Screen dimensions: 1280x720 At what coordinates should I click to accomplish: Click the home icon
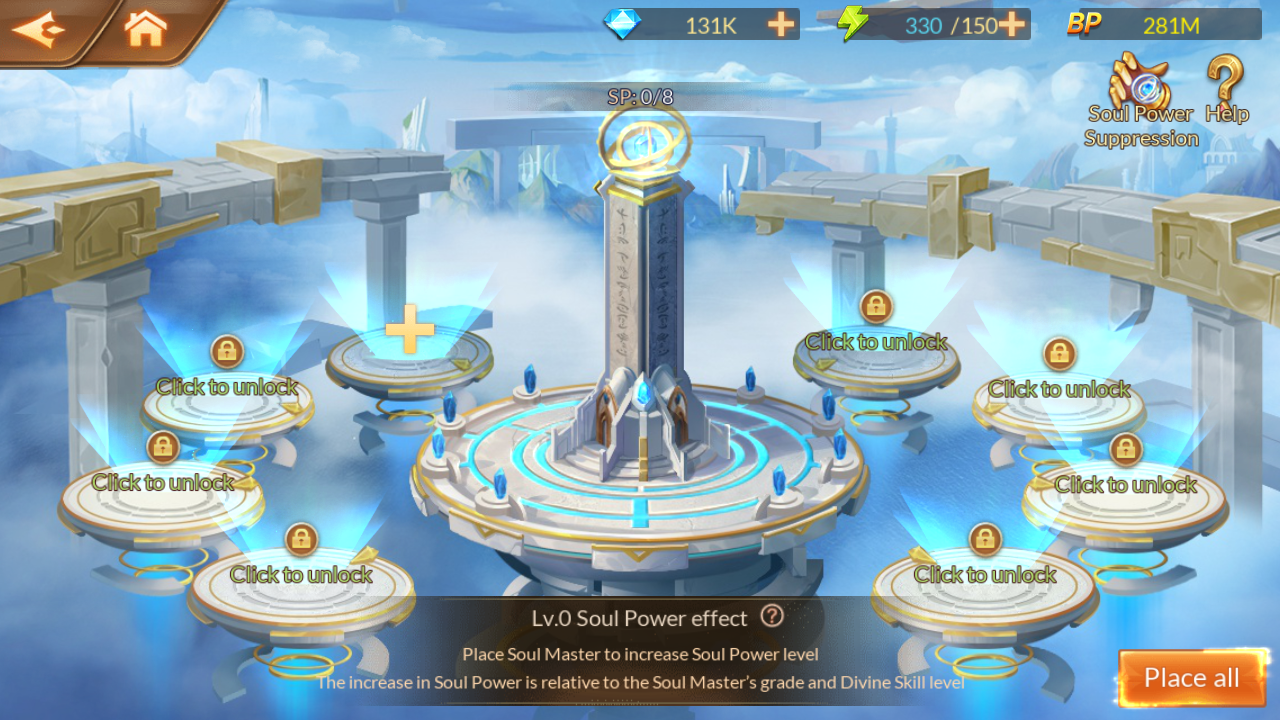click(146, 29)
